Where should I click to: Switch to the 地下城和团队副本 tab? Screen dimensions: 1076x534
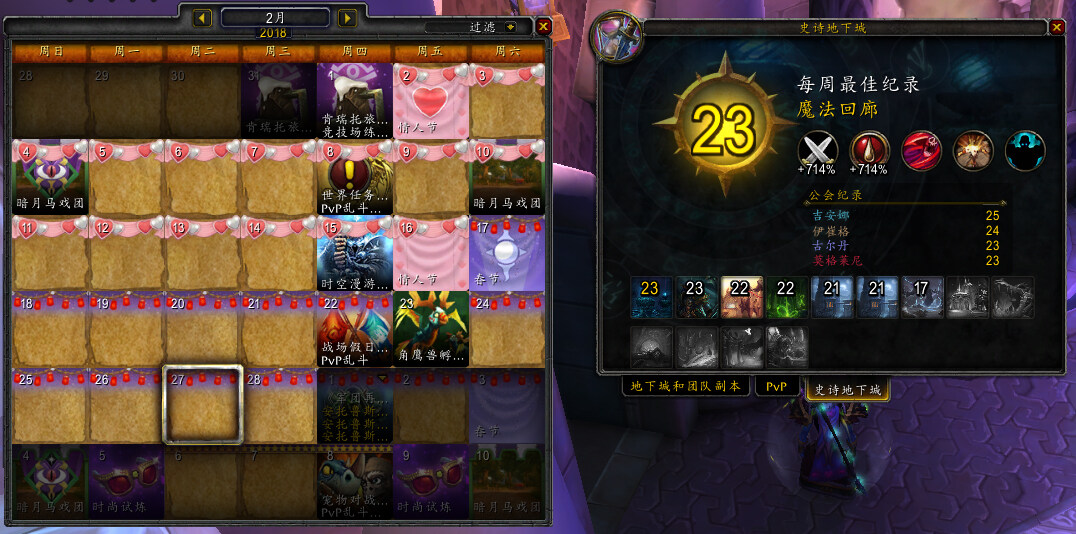[685, 387]
